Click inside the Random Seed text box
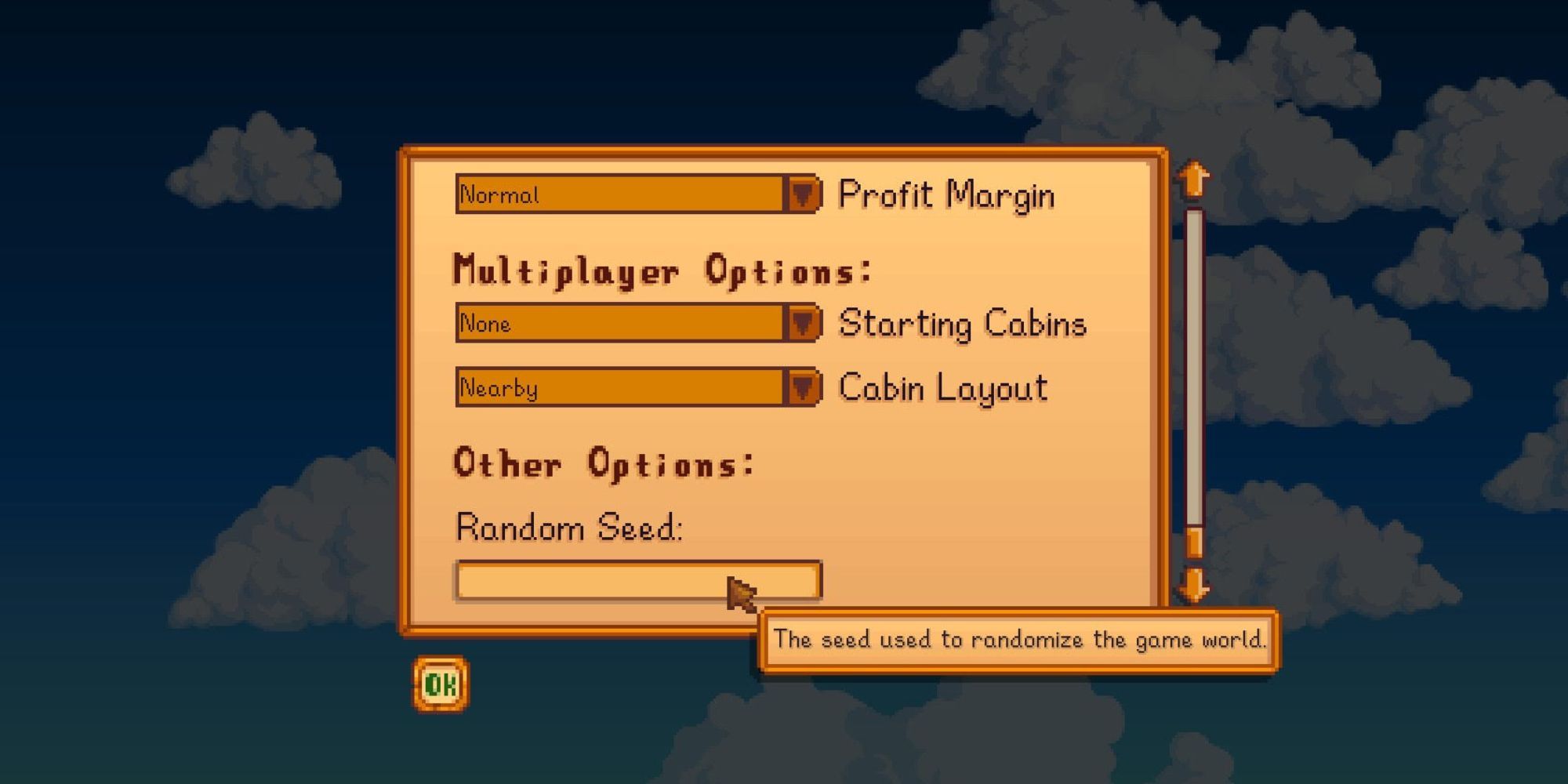Viewport: 1568px width, 784px height. click(x=639, y=579)
